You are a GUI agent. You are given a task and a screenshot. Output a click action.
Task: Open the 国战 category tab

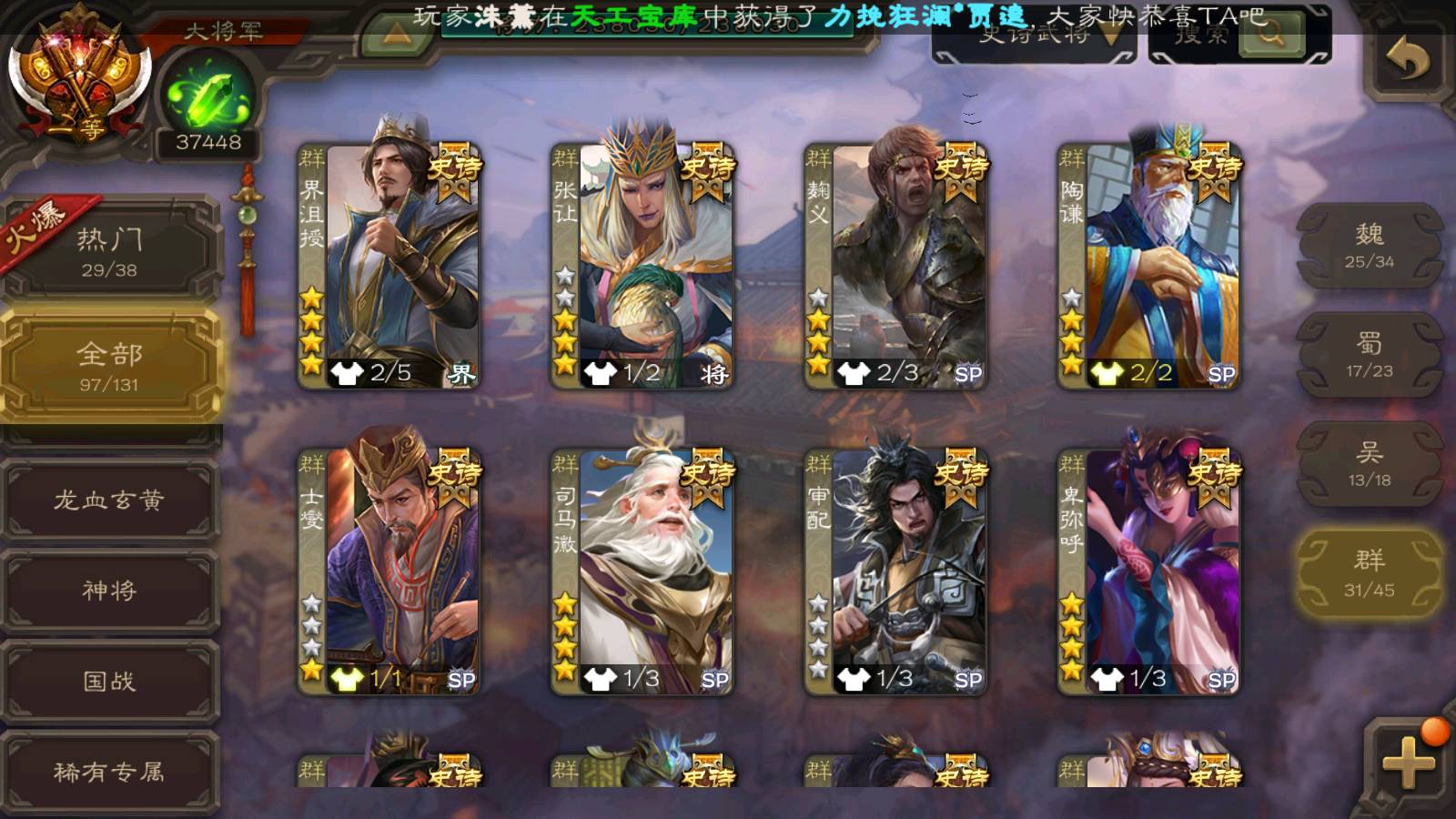pyautogui.click(x=110, y=681)
